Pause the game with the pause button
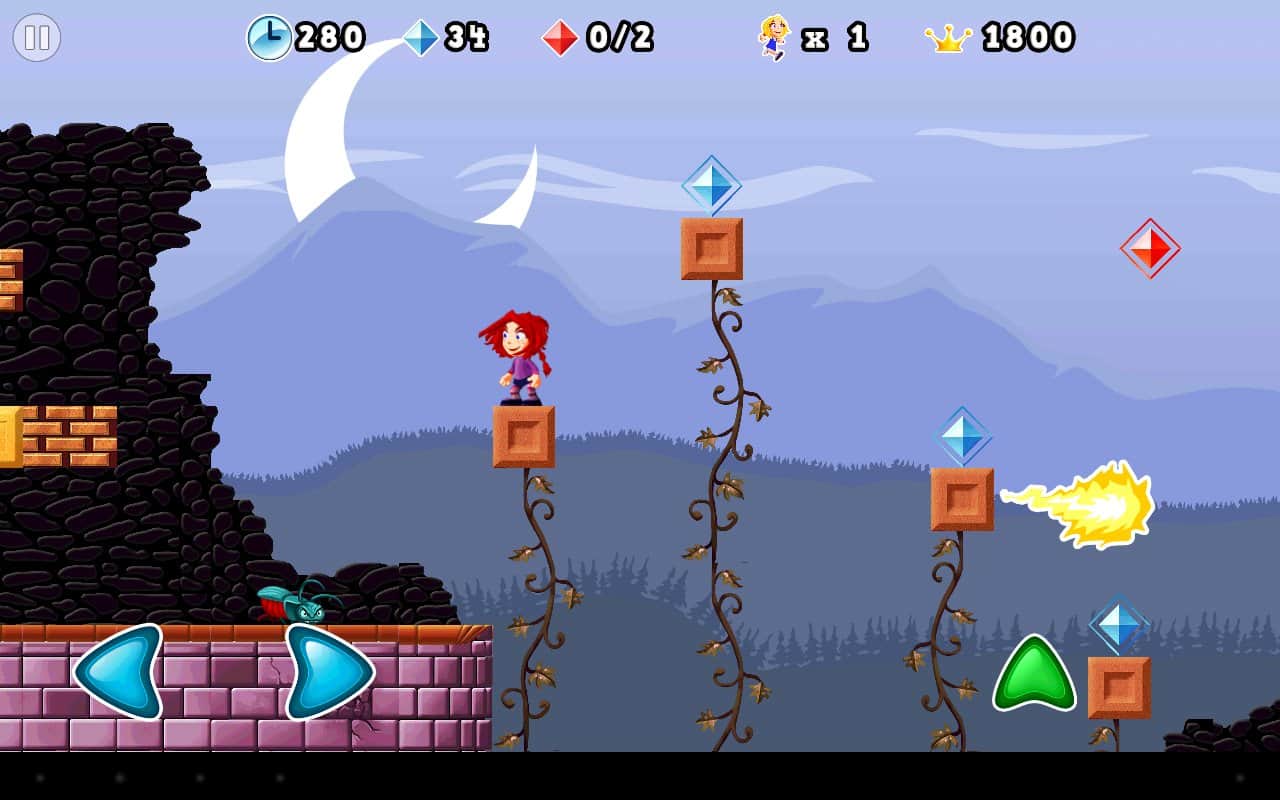Screen dimensions: 1280x800 coord(37,38)
